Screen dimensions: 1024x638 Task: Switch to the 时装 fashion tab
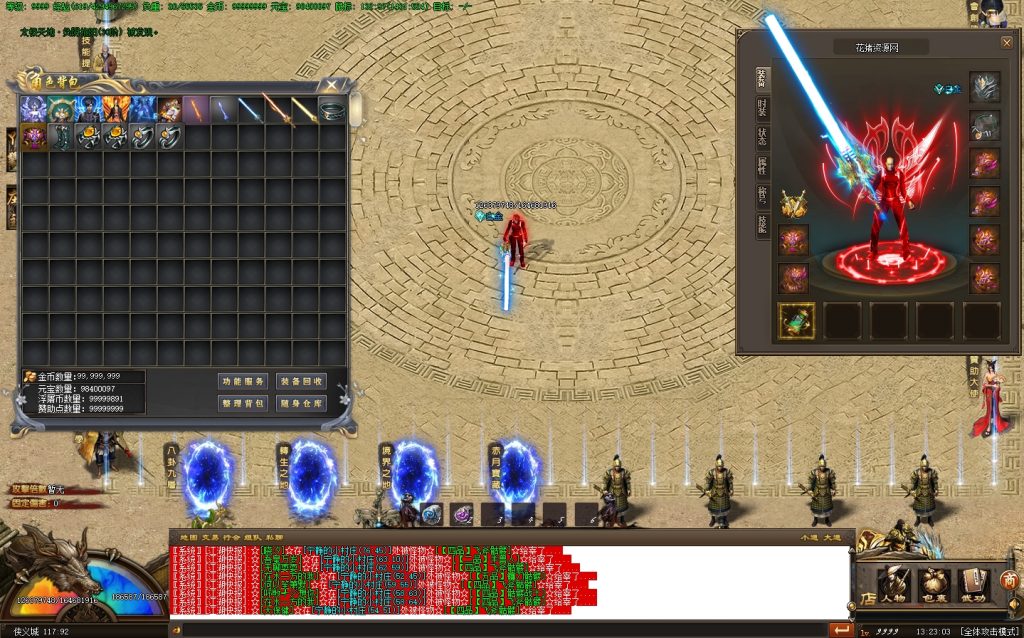[x=762, y=109]
